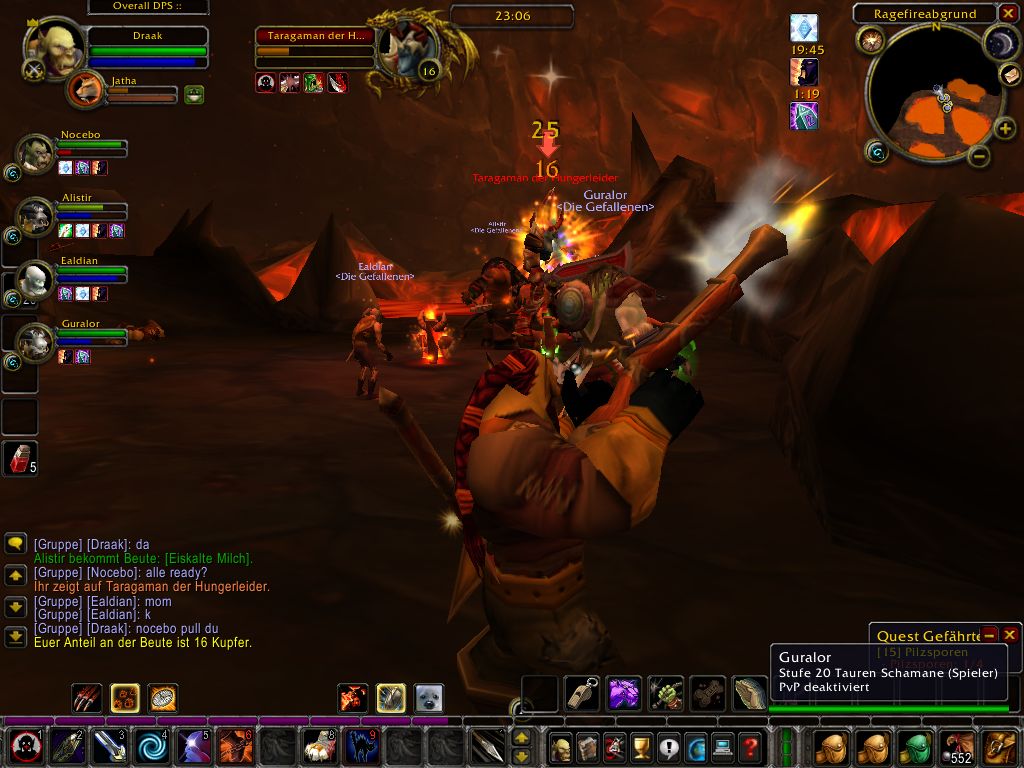
Task: Toggle the minimap tracking icon
Action: [870, 40]
